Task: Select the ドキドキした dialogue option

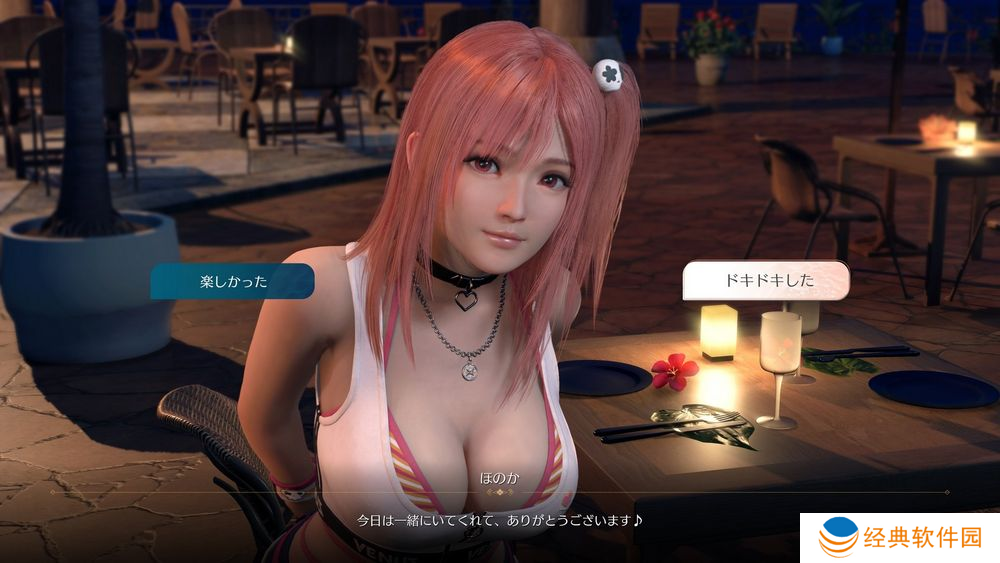Action: [x=767, y=281]
